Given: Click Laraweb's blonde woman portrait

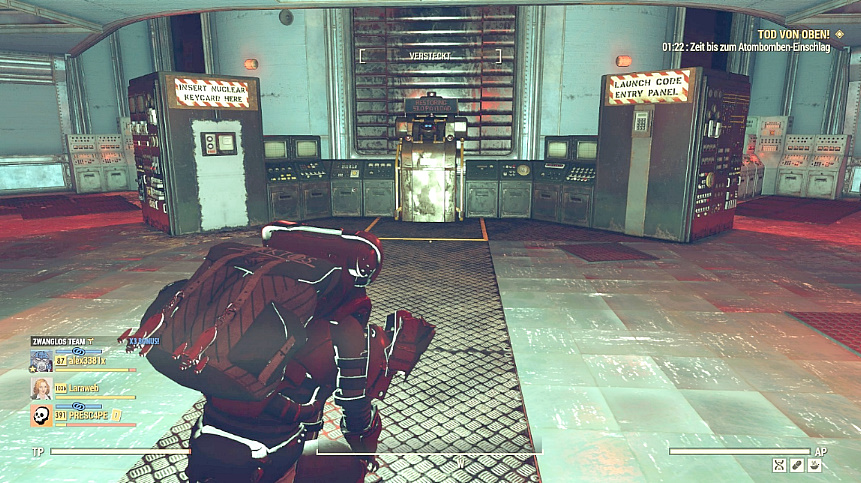Looking at the screenshot, I should [x=41, y=388].
